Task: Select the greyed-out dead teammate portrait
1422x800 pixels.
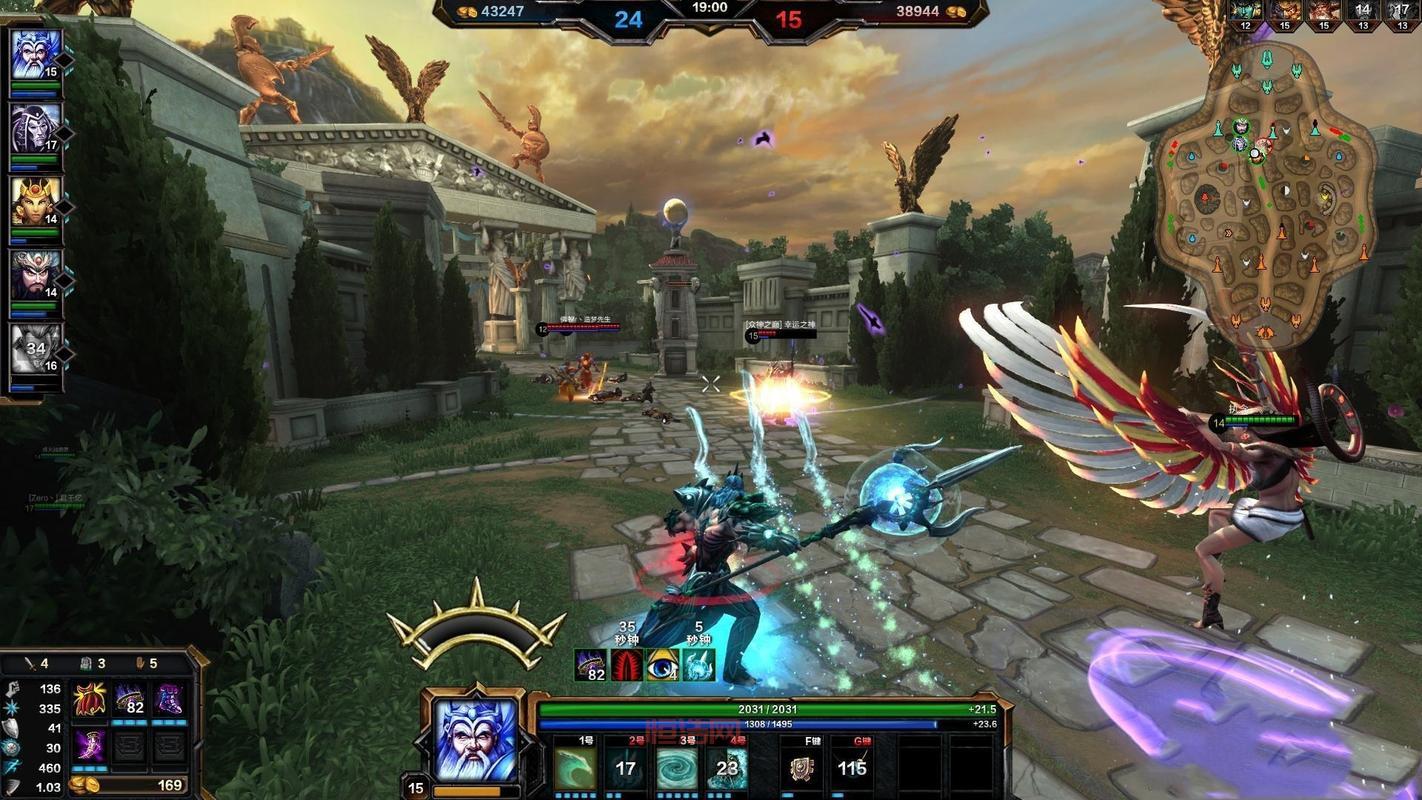Action: click(36, 348)
